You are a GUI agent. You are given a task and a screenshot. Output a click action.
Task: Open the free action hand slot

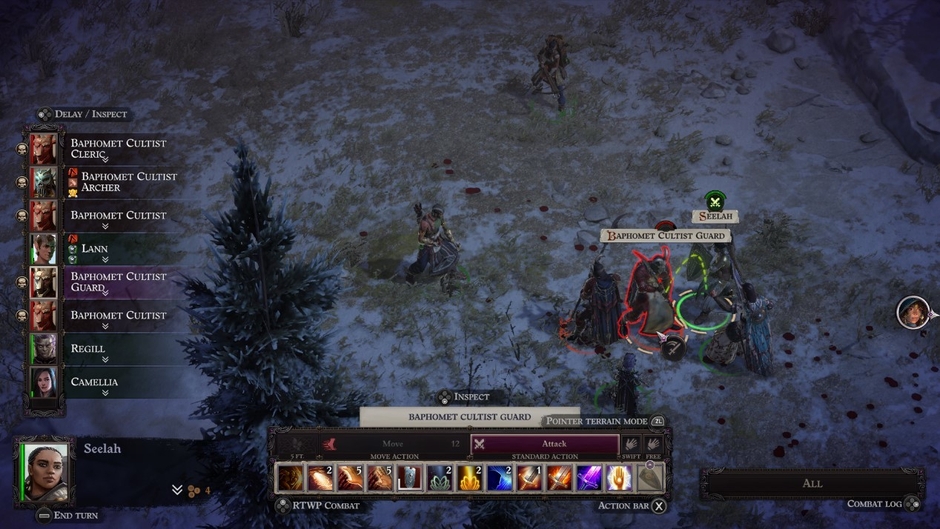pos(653,444)
